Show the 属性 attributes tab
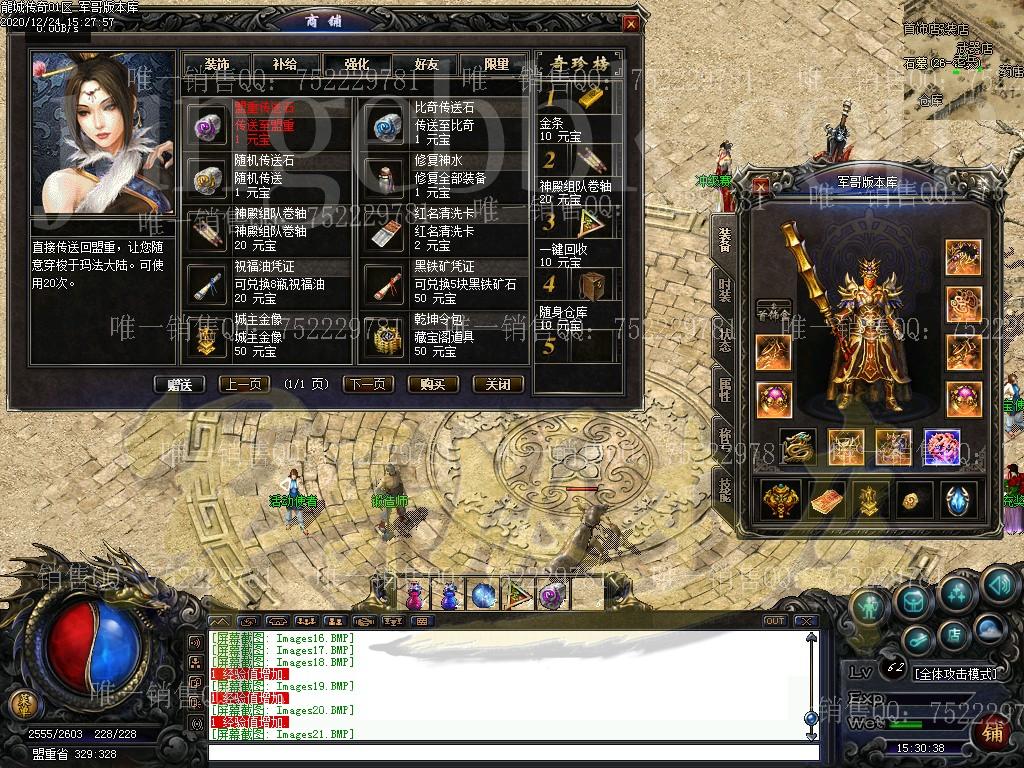Screen dimensions: 1024x768 [x=724, y=385]
